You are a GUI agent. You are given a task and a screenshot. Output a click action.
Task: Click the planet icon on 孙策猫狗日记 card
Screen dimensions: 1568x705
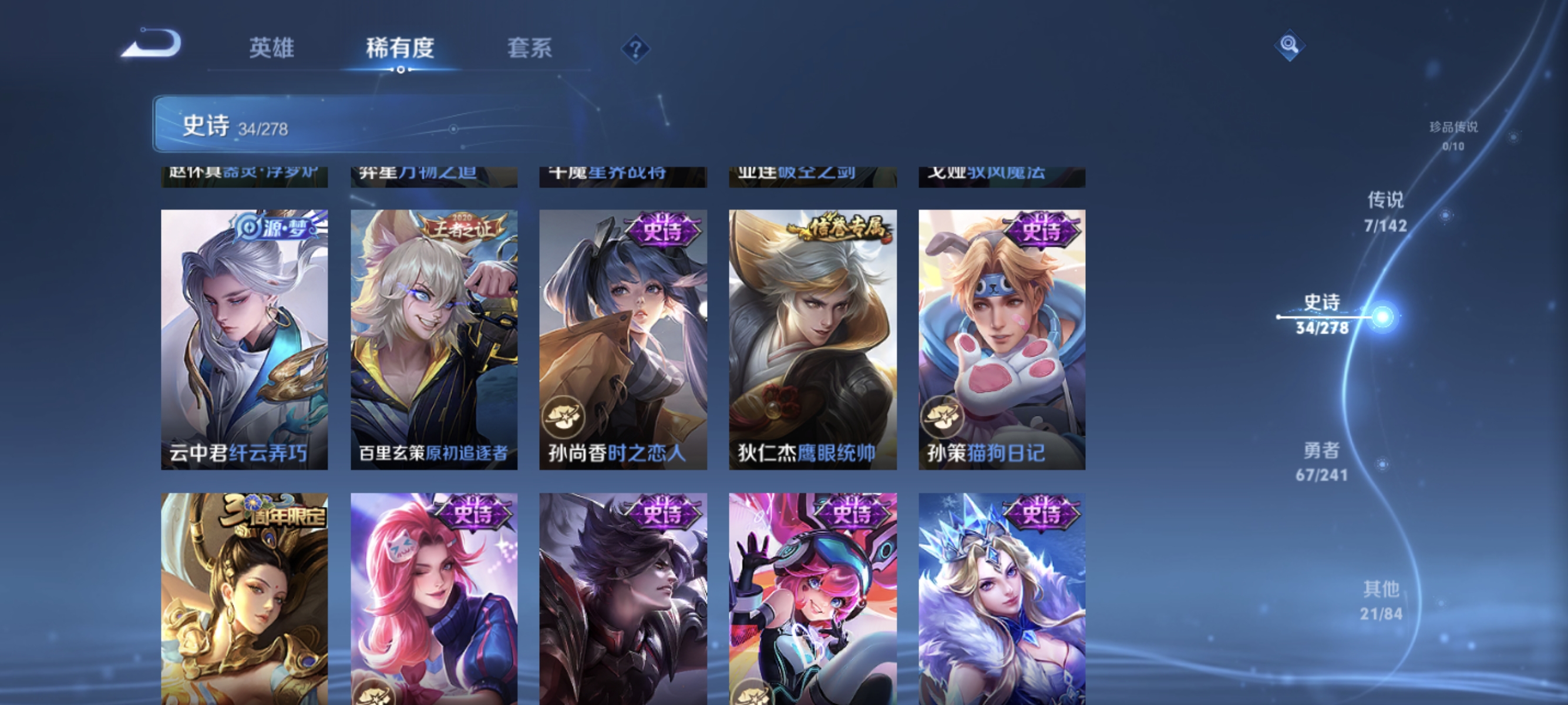point(941,419)
